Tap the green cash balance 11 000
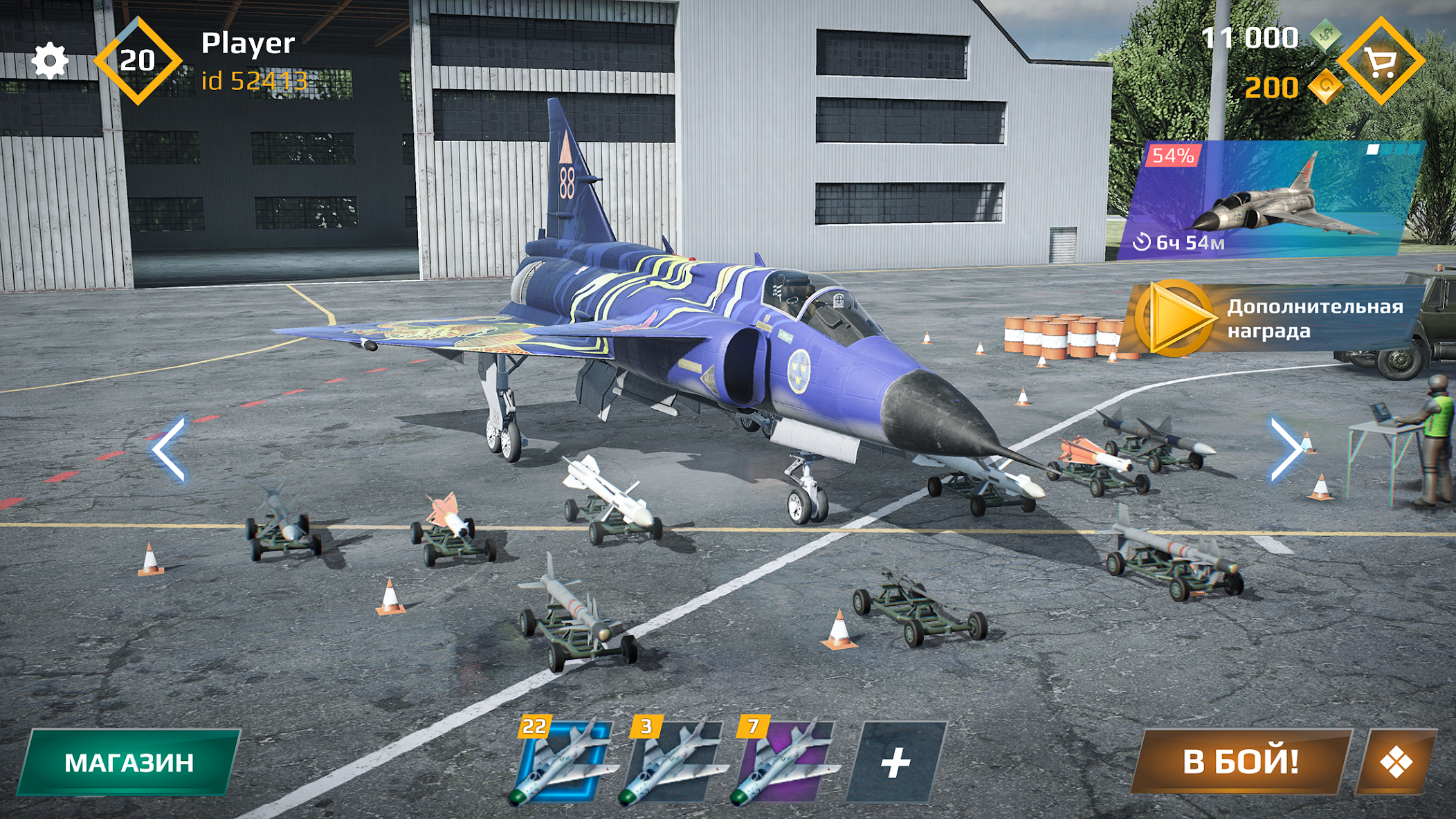The height and width of the screenshot is (819, 1456). pos(1250,38)
